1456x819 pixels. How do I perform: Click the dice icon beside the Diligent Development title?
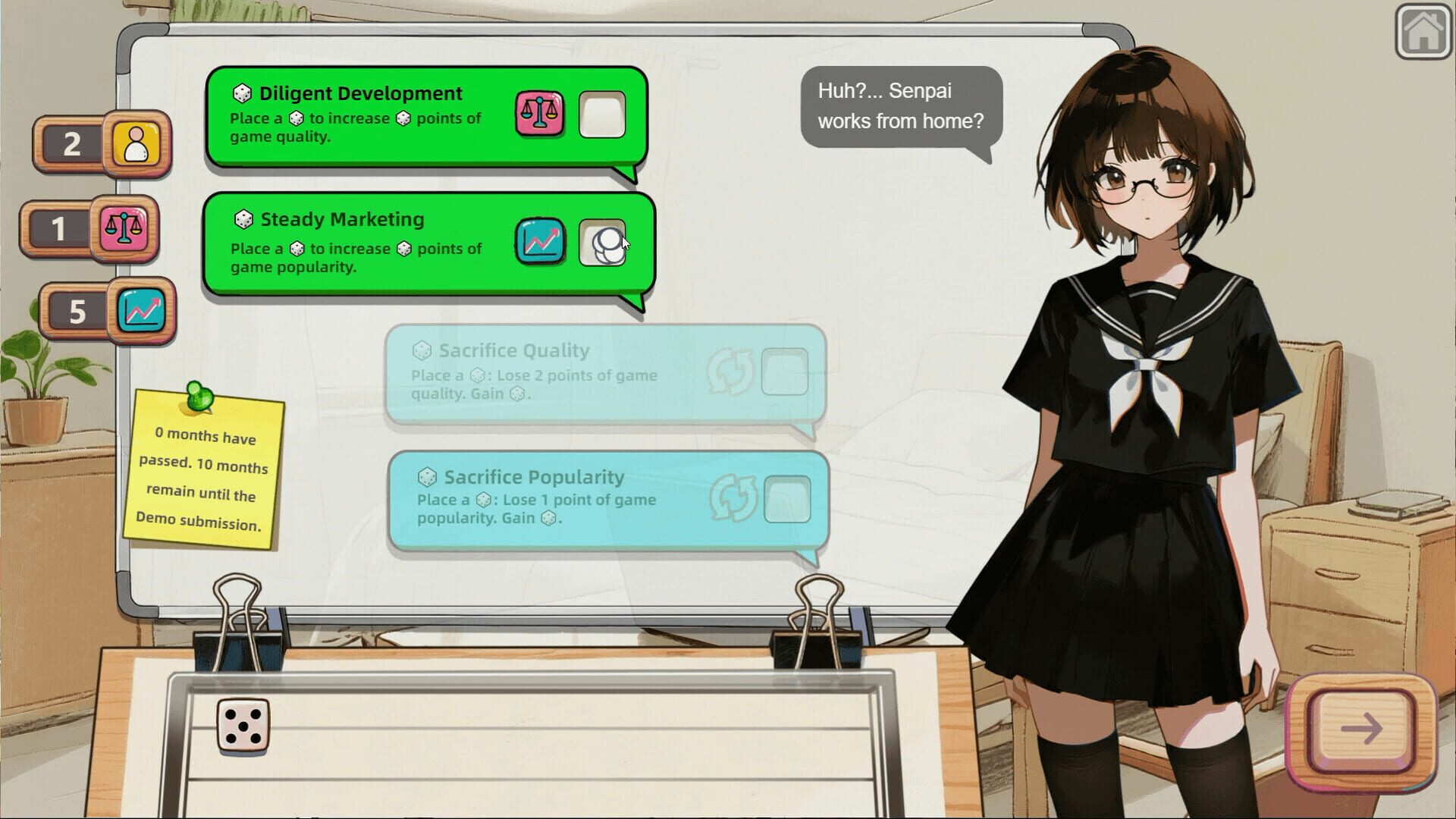tap(240, 93)
